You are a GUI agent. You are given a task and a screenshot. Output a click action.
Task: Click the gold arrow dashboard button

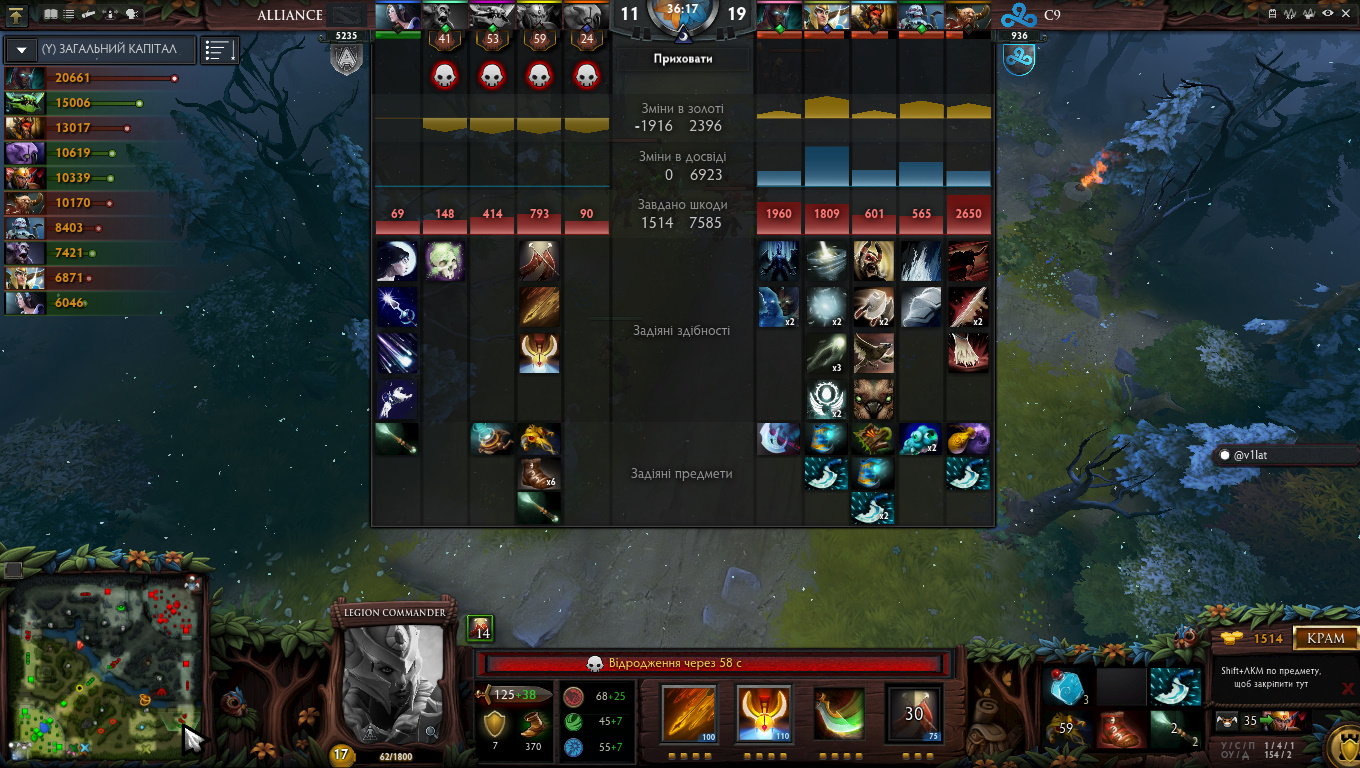pos(19,15)
